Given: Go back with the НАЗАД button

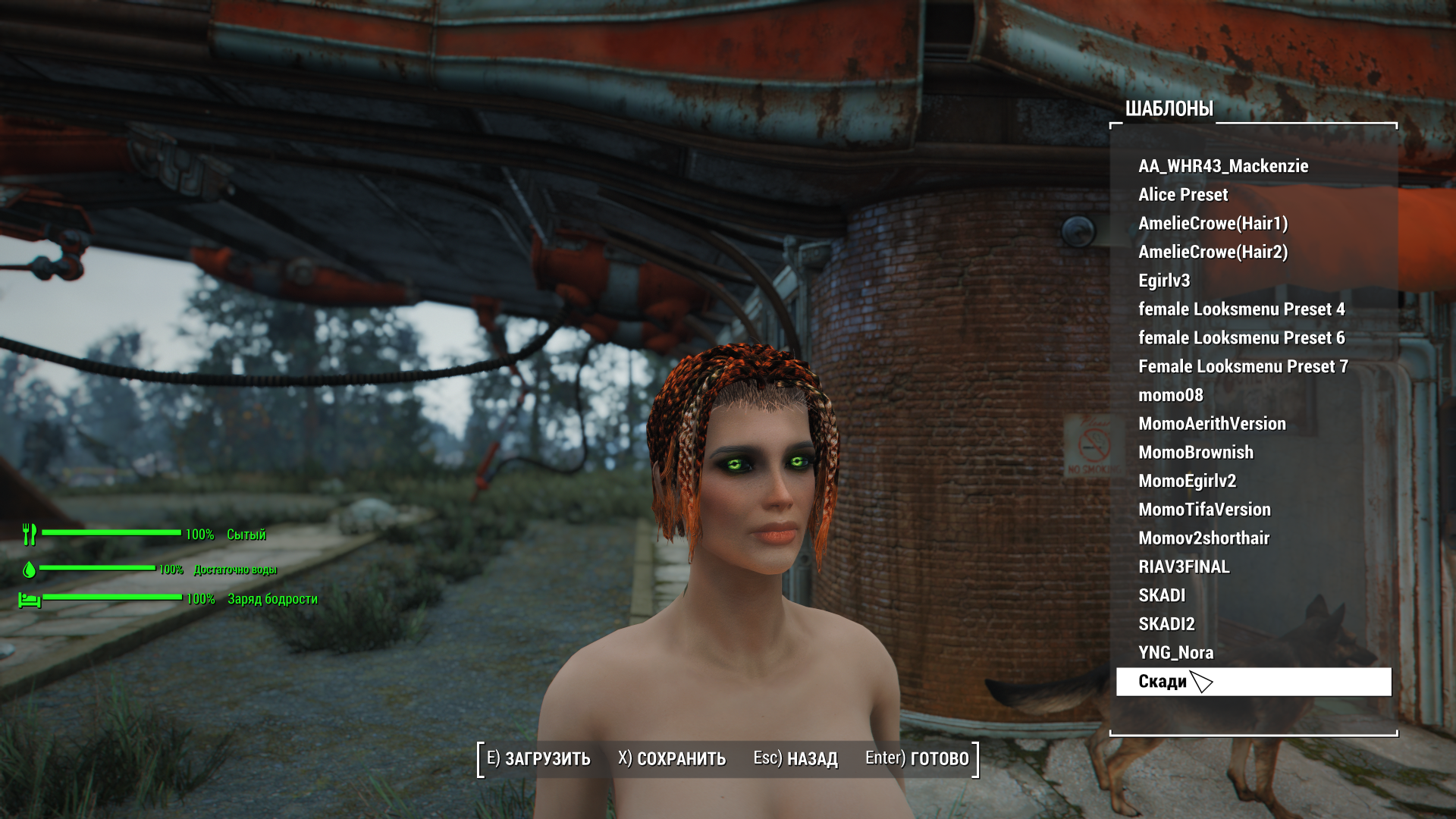Looking at the screenshot, I should pyautogui.click(x=795, y=759).
